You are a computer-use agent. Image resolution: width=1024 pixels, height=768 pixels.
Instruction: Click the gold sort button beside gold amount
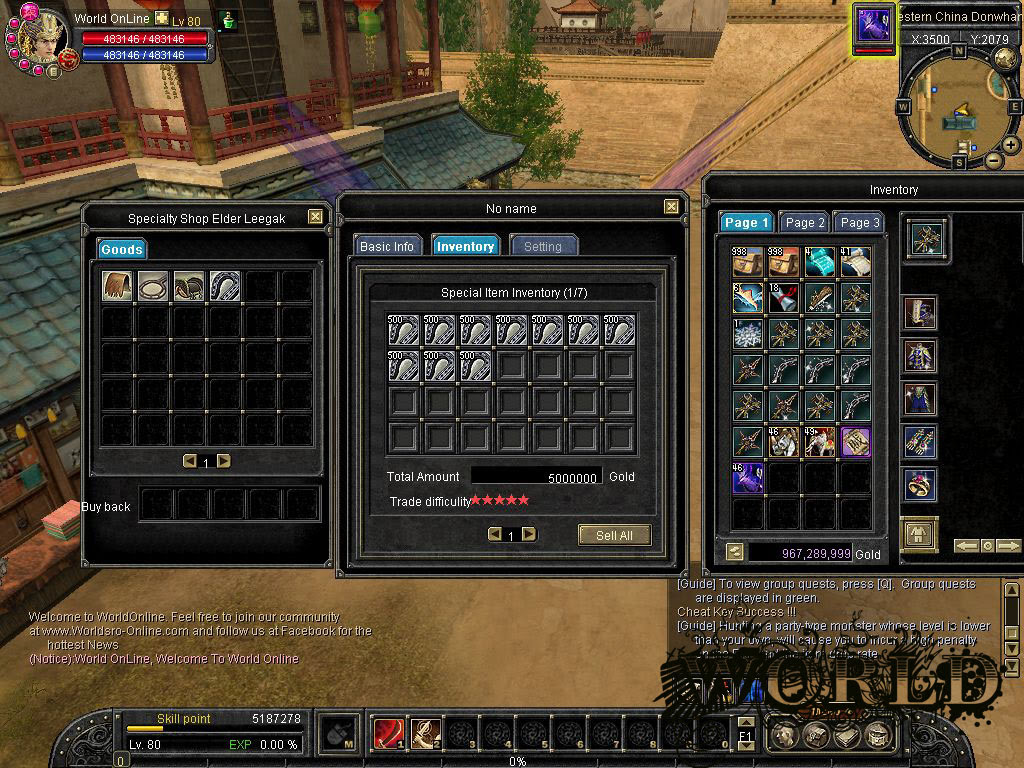tap(735, 552)
